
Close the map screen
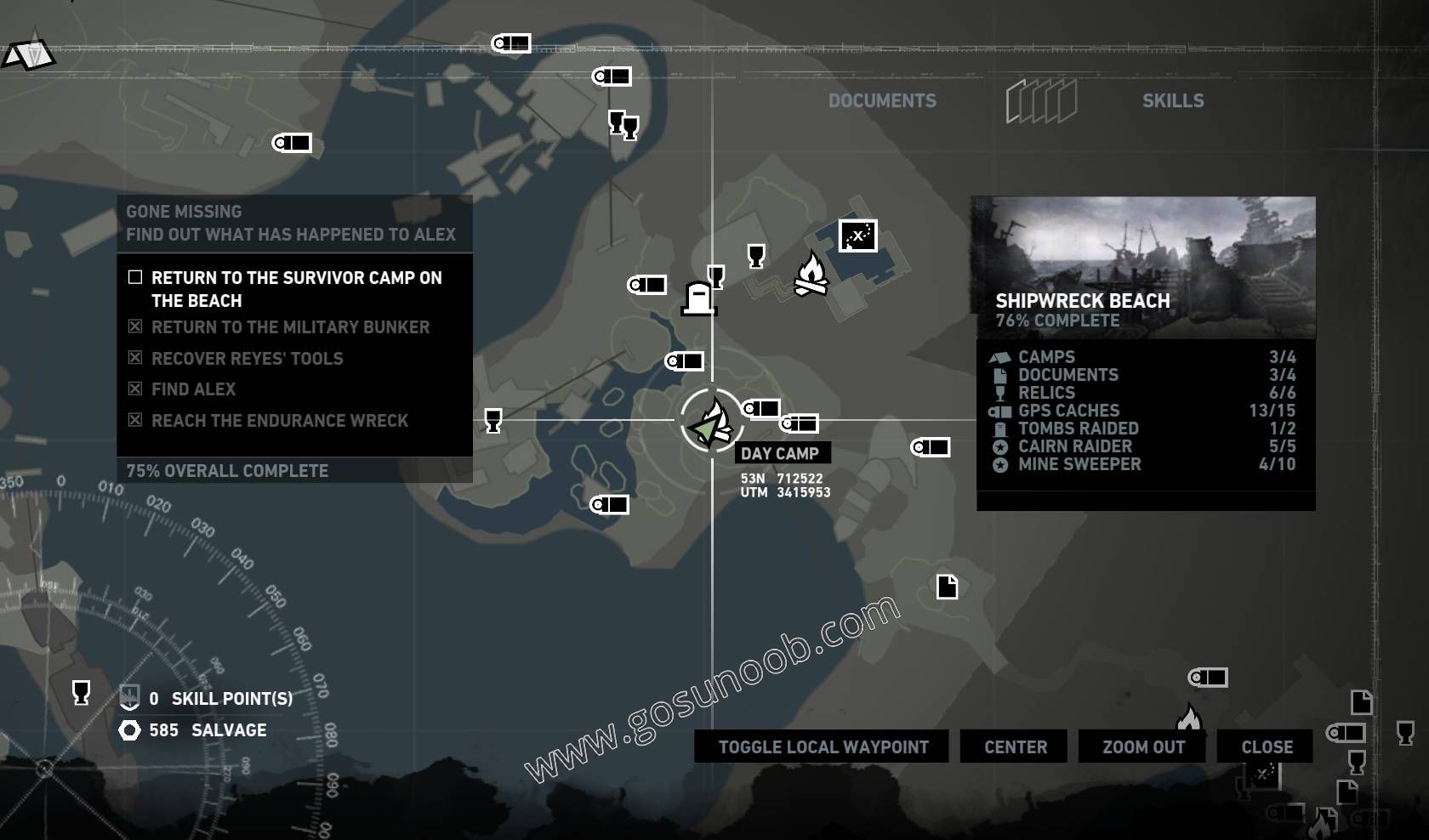click(x=1266, y=746)
